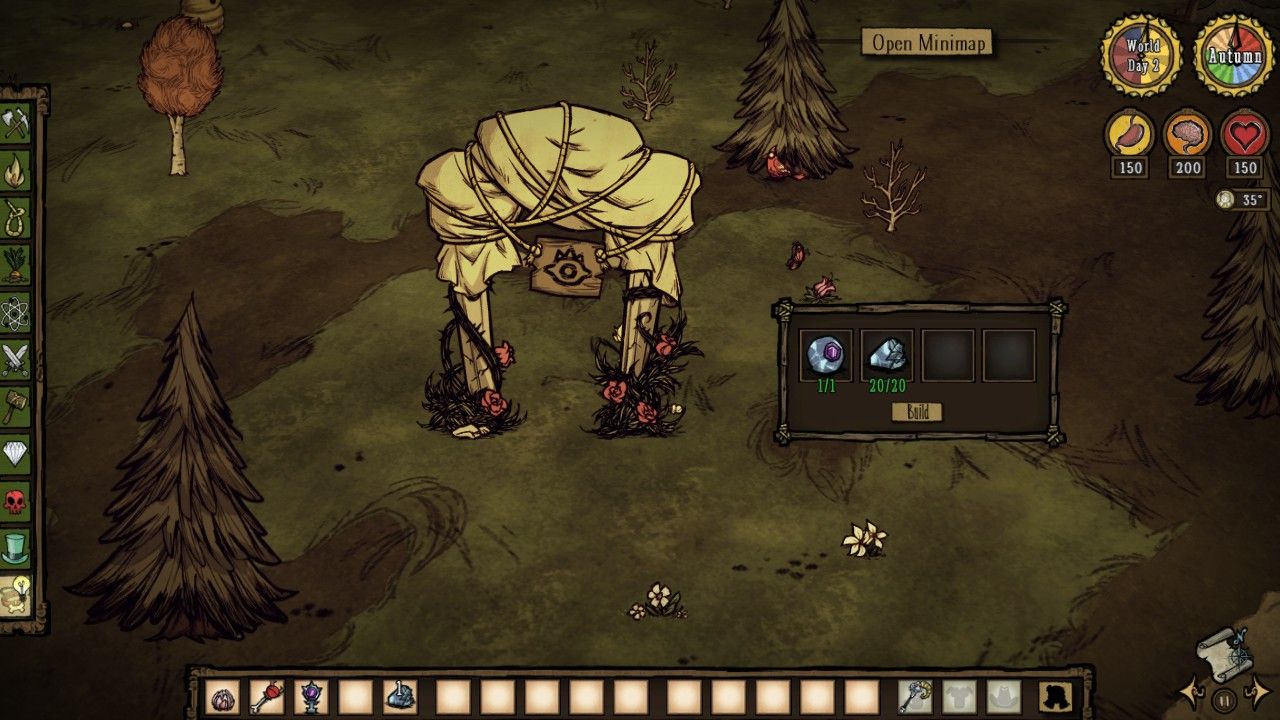Open the Dress top hat tab
This screenshot has height=720, width=1280.
(15, 547)
